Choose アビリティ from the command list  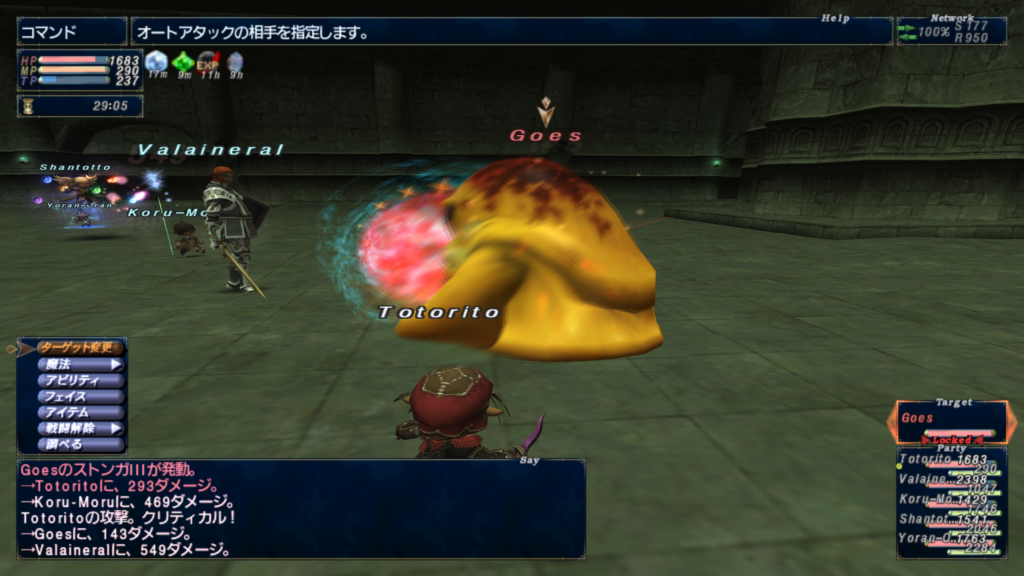[80, 380]
